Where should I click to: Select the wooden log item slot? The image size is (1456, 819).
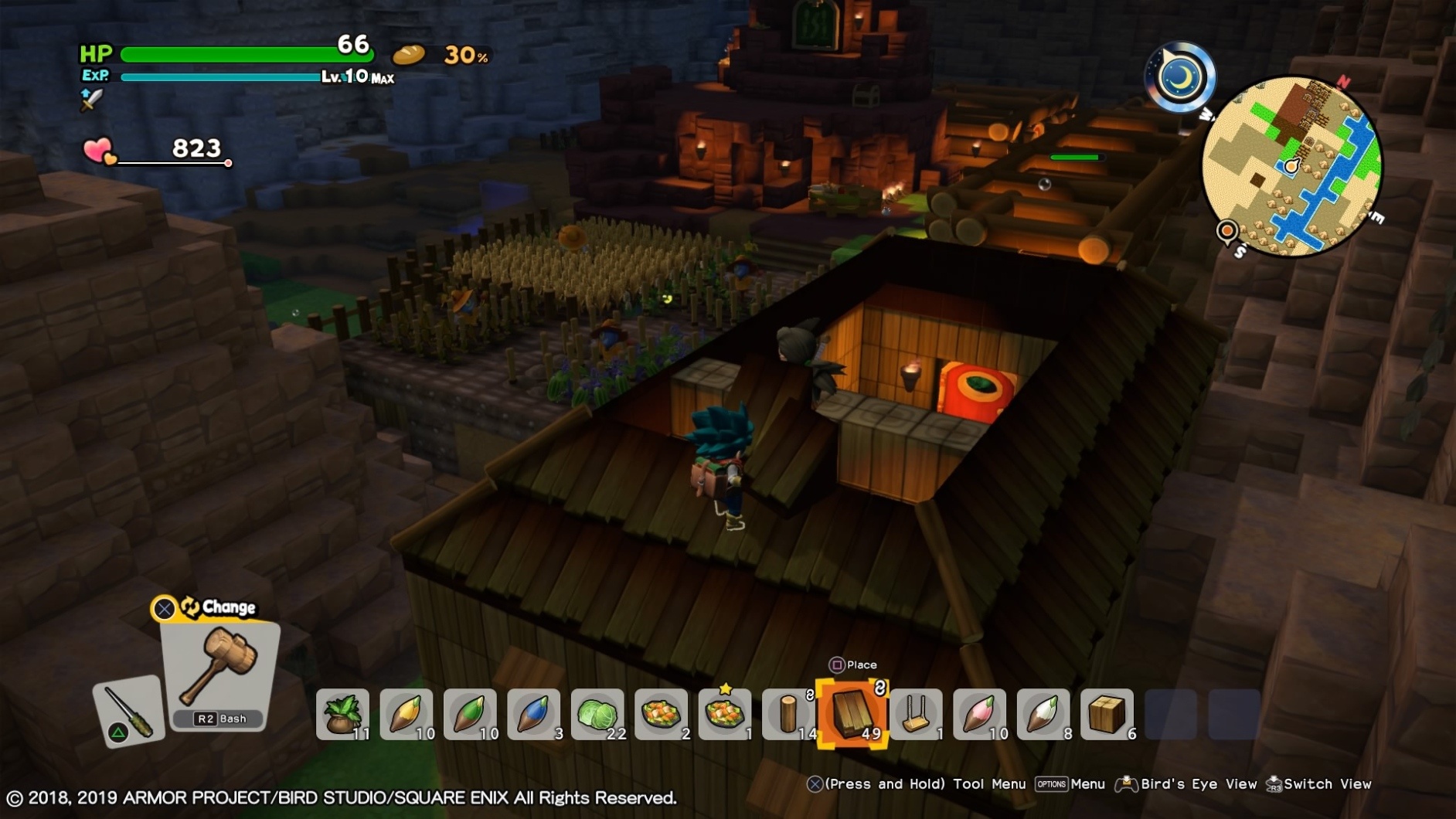[x=790, y=715]
